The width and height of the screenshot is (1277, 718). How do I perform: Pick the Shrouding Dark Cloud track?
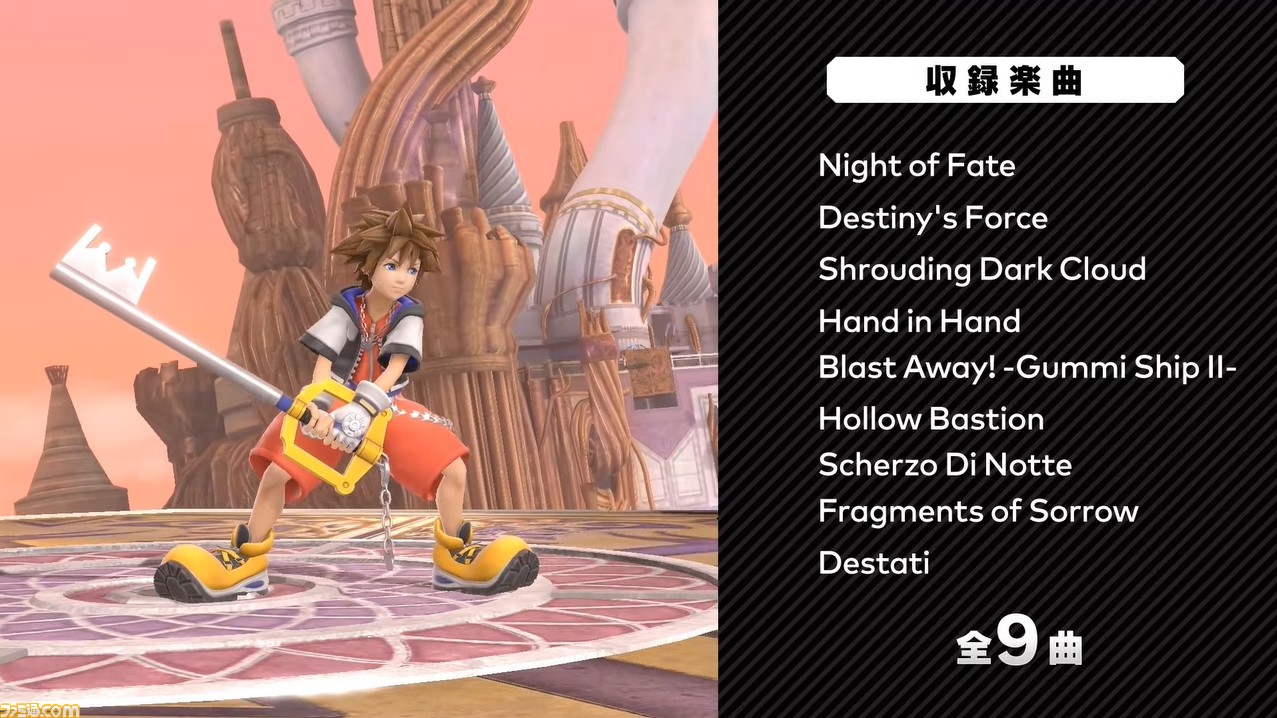pyautogui.click(x=981, y=269)
